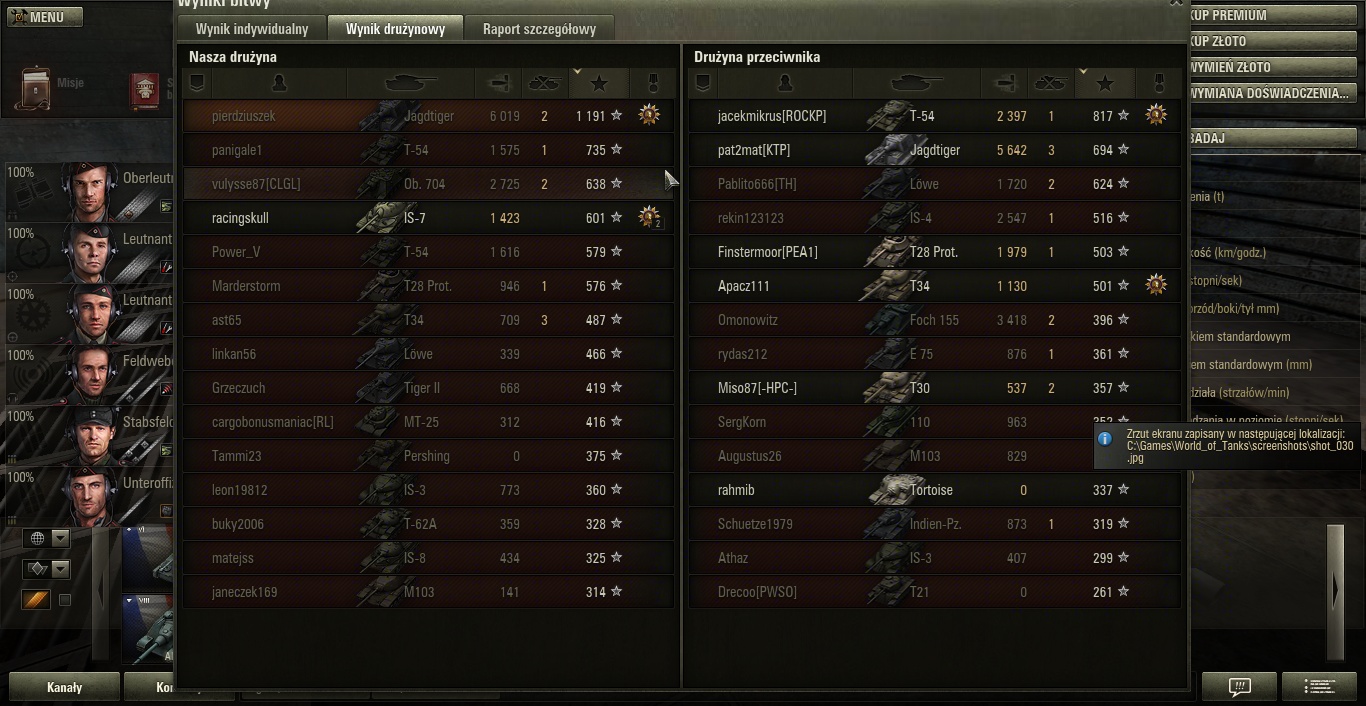Open the Misje missions icon
Image resolution: width=1366 pixels, height=706 pixels.
pos(37,88)
